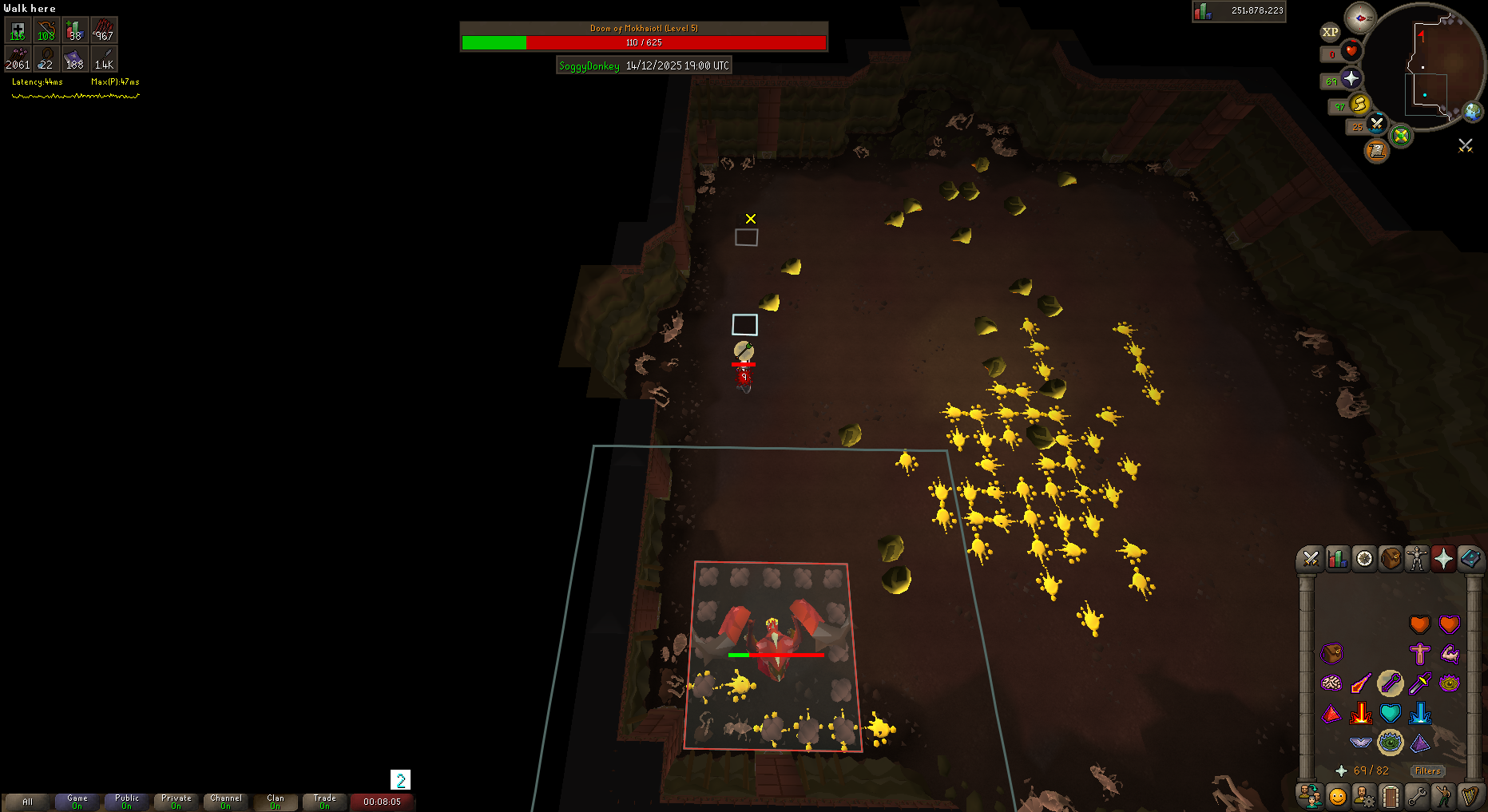Screen dimensions: 1488x812
Task: Show the Worn Equipment tab
Action: (x=1417, y=559)
